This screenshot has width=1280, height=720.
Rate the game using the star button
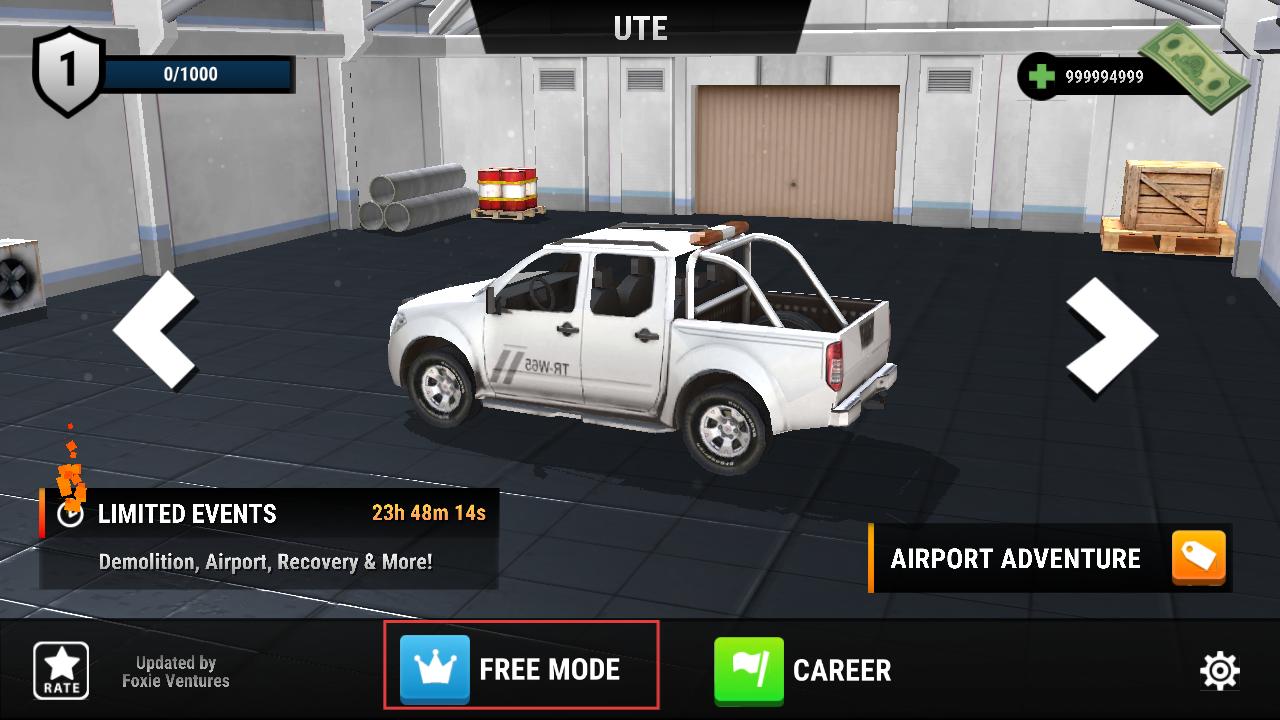coord(61,670)
